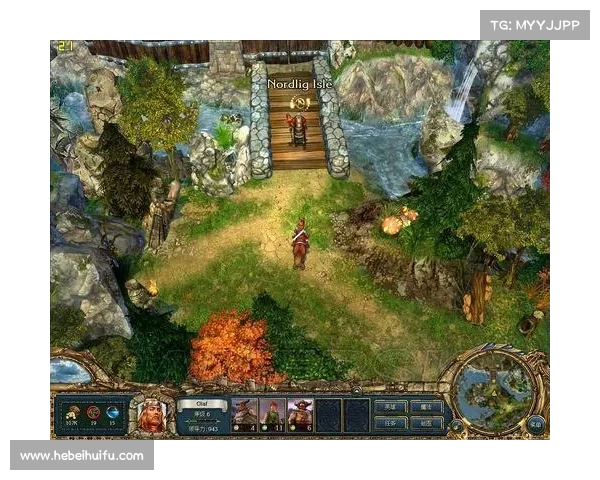Click the small arrow above the command panel

[355, 390]
